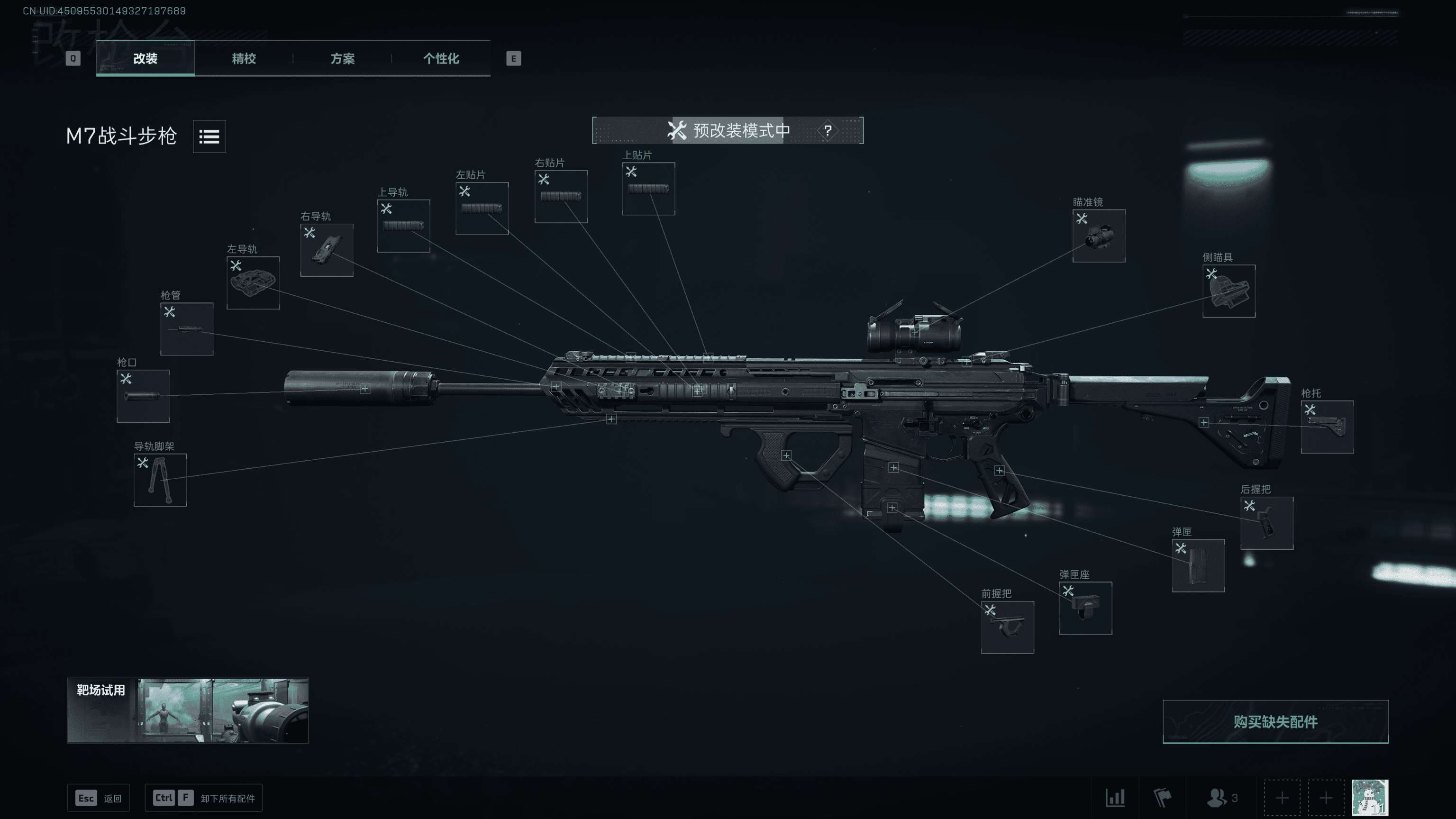This screenshot has height=819, width=1456.
Task: Click the 购买缺失配件 button
Action: tap(1275, 722)
